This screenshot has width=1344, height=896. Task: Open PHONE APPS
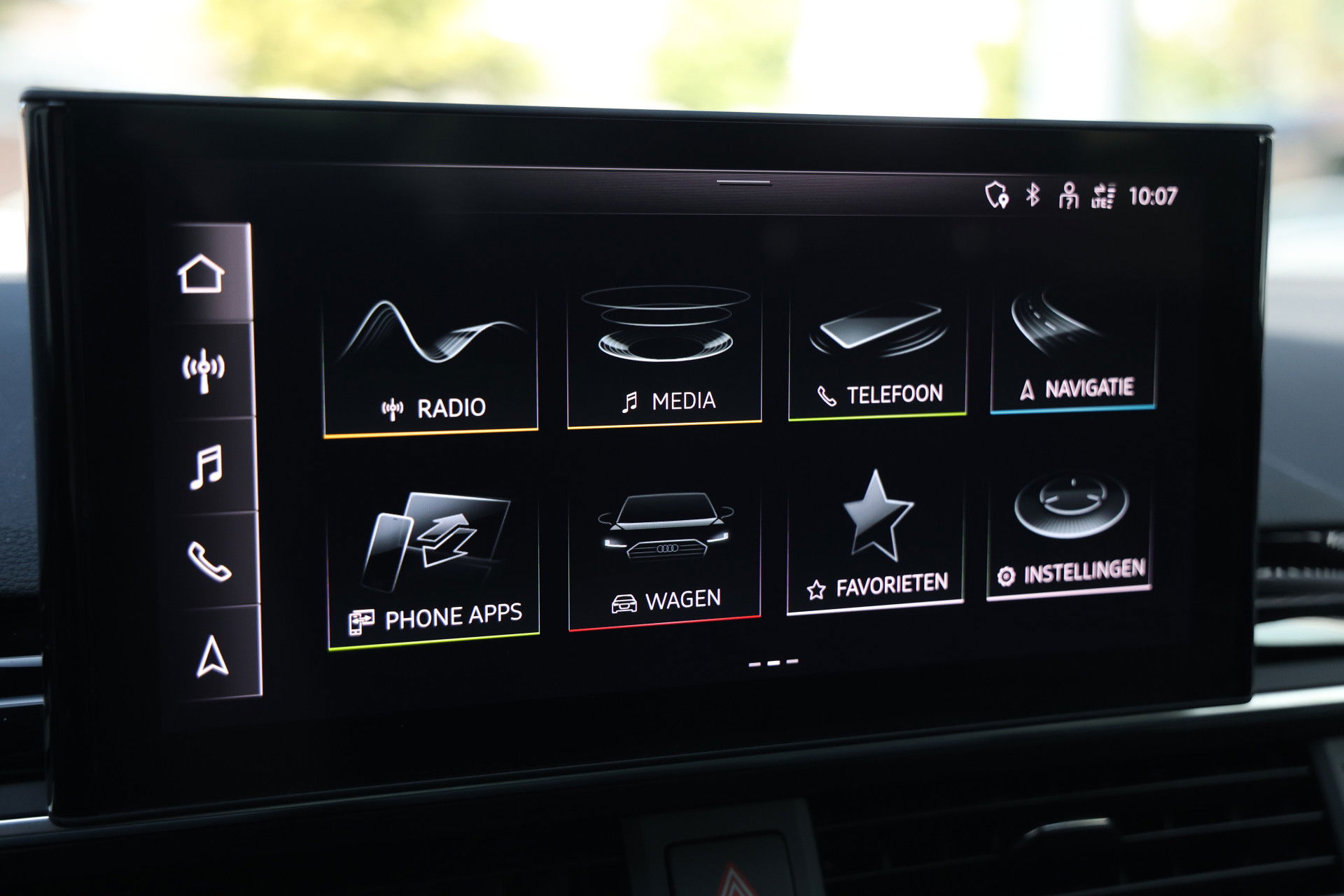[434, 553]
